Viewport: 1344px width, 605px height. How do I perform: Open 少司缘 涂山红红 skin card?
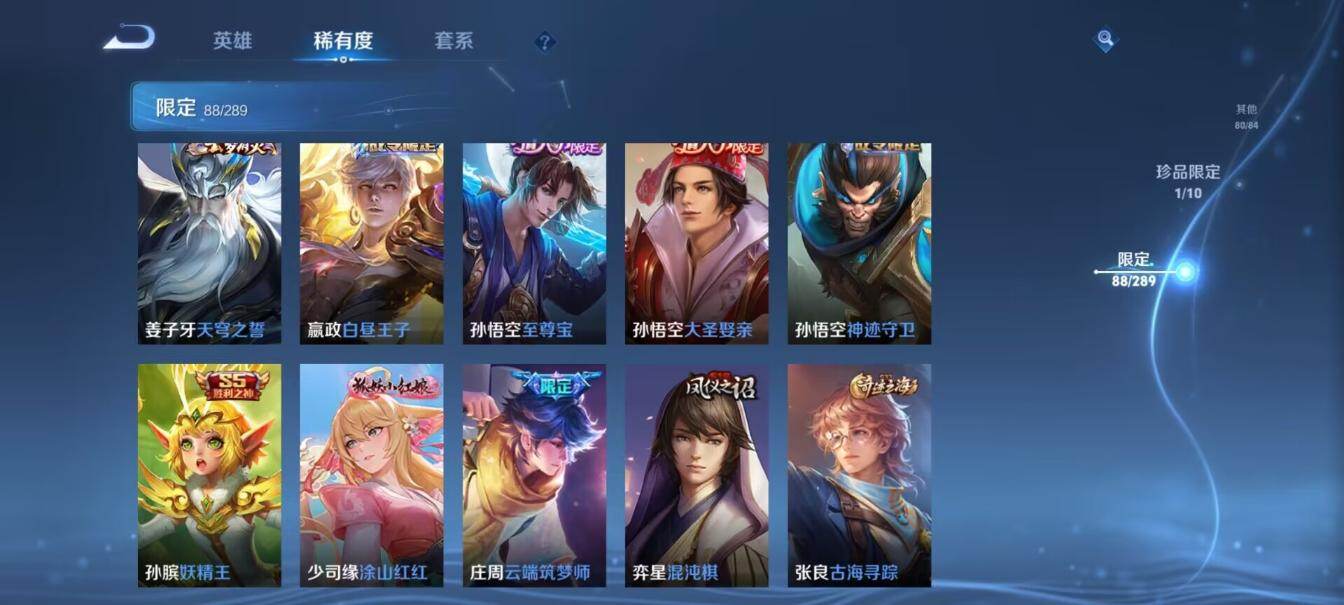[x=371, y=475]
